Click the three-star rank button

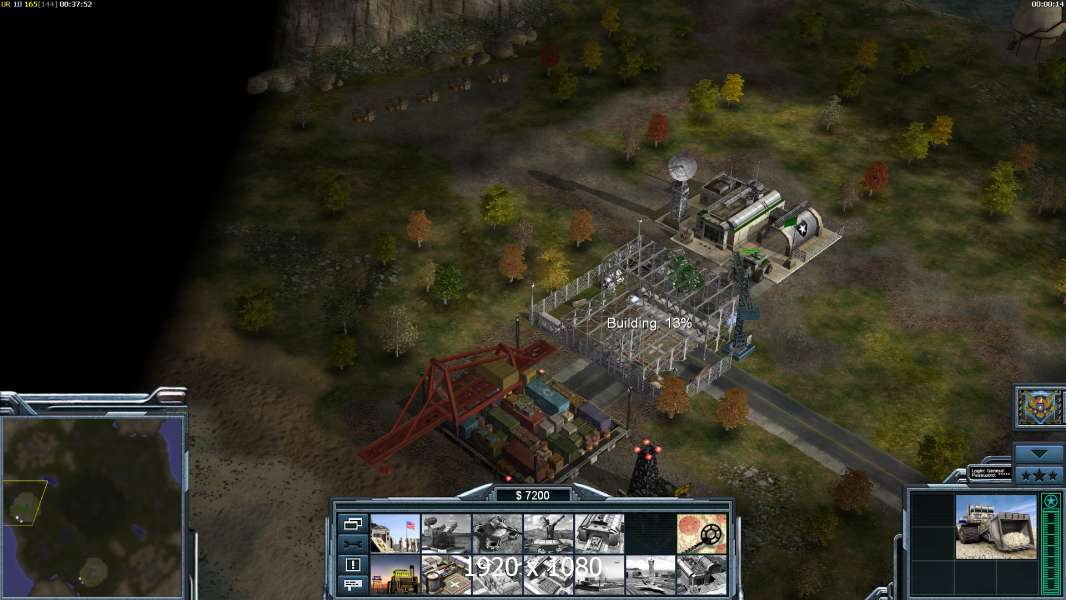(x=1038, y=473)
